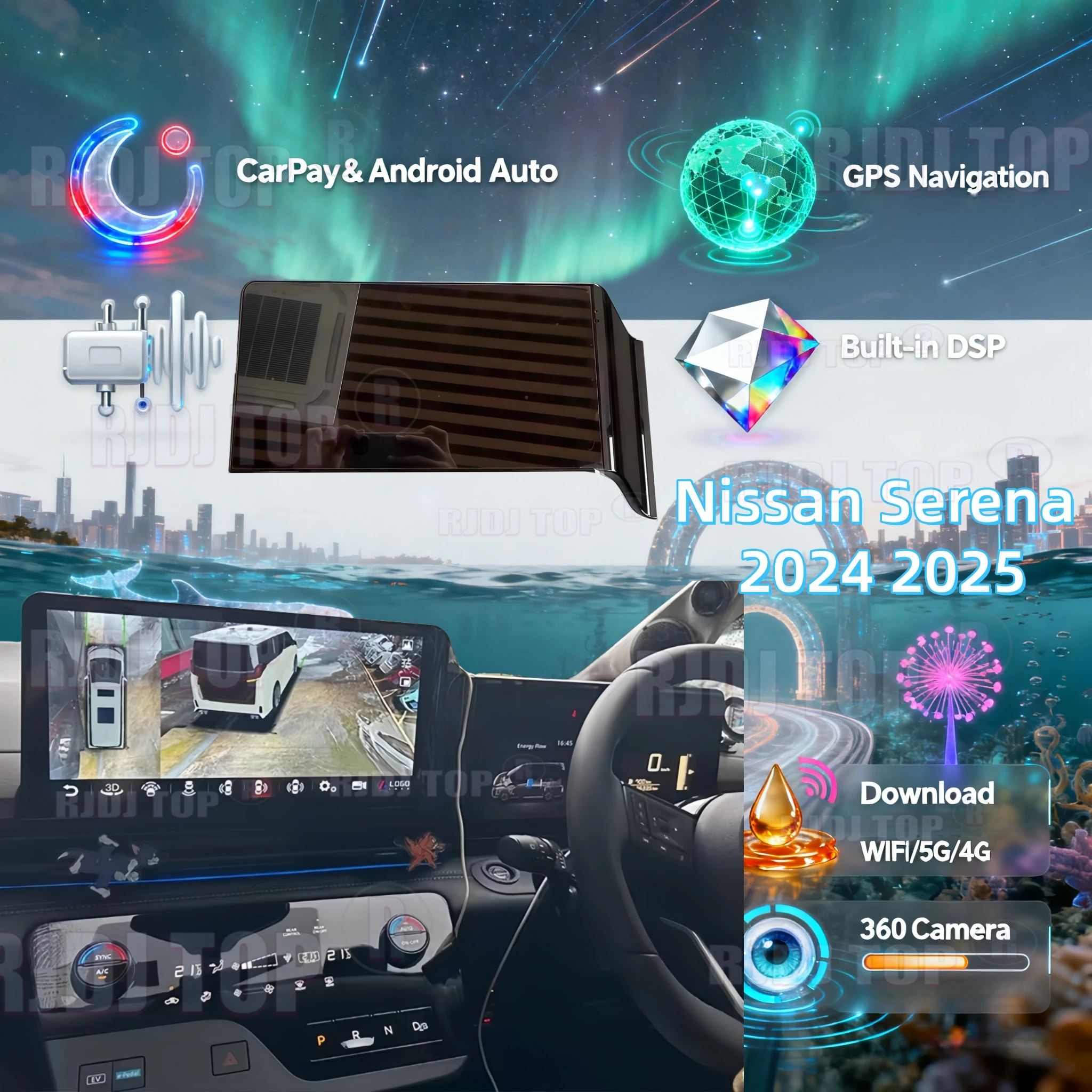
Task: Enable EV mode with the EV button
Action: 96,1079
